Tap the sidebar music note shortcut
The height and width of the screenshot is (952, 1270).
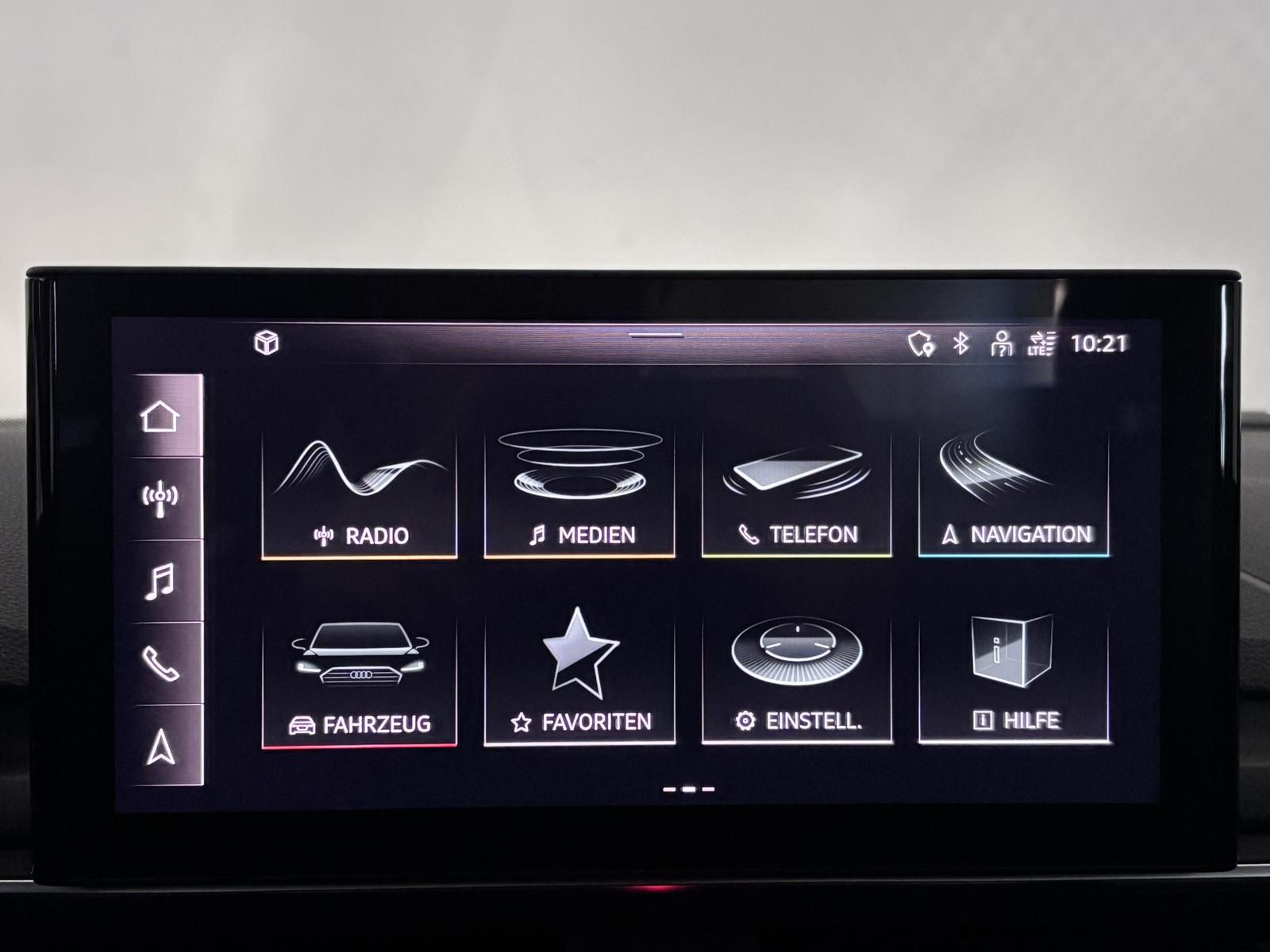pyautogui.click(x=160, y=582)
